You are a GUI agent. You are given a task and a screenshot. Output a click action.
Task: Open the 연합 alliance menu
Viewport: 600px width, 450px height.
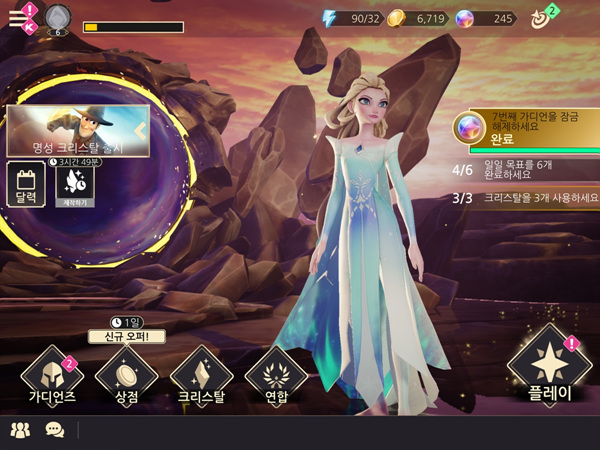tap(275, 376)
